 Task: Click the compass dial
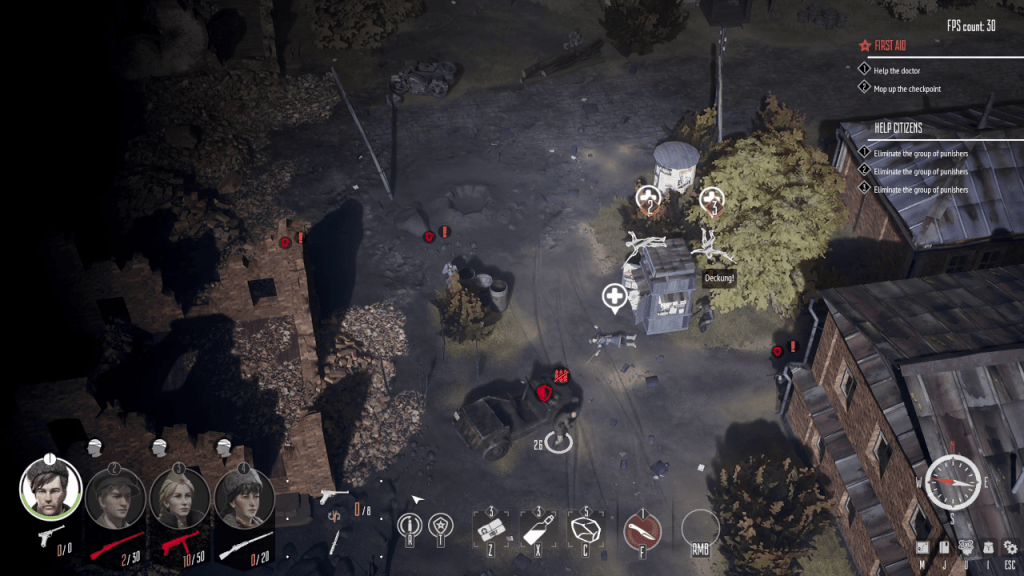[x=950, y=481]
